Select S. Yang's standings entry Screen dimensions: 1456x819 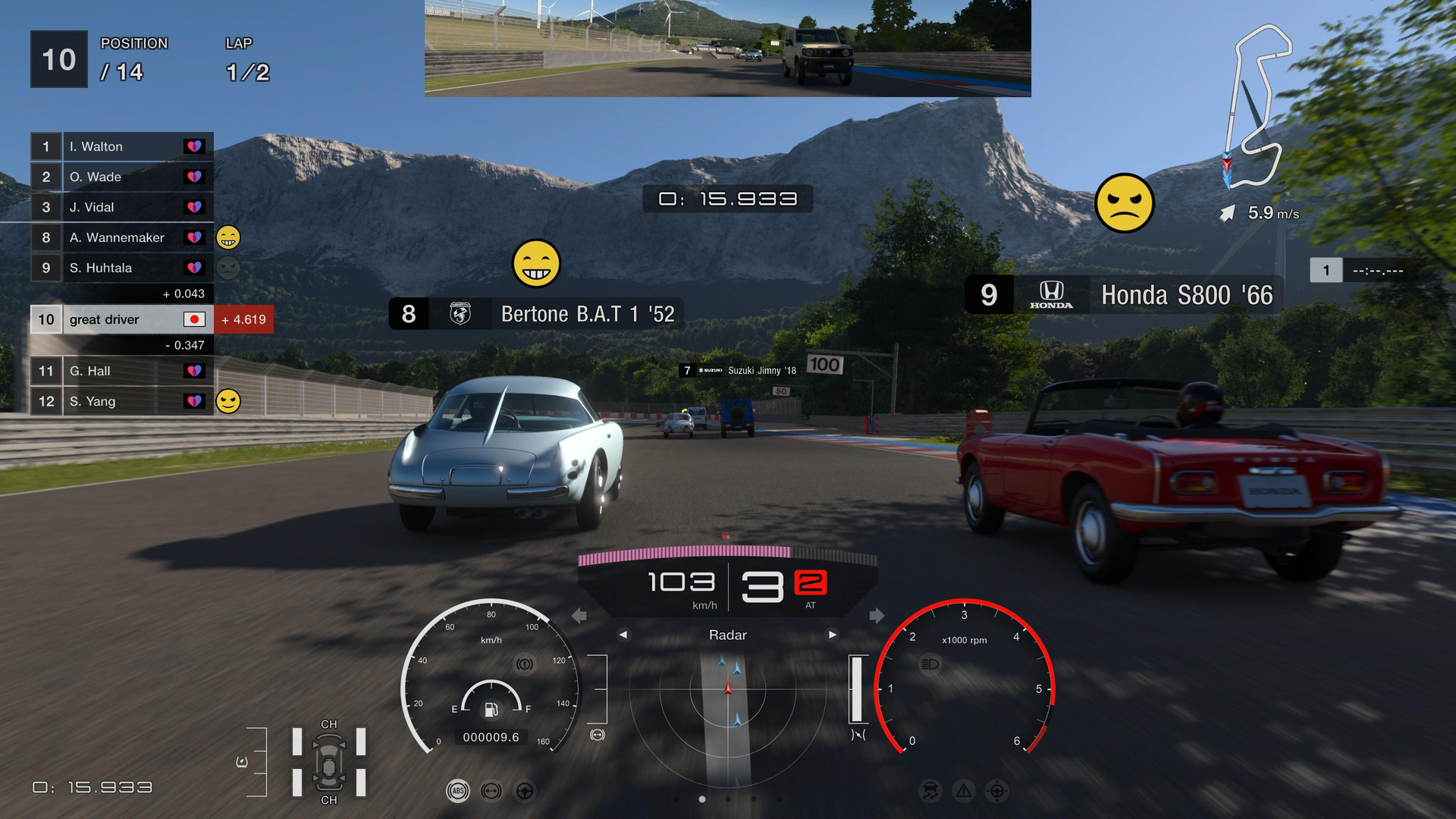121,401
